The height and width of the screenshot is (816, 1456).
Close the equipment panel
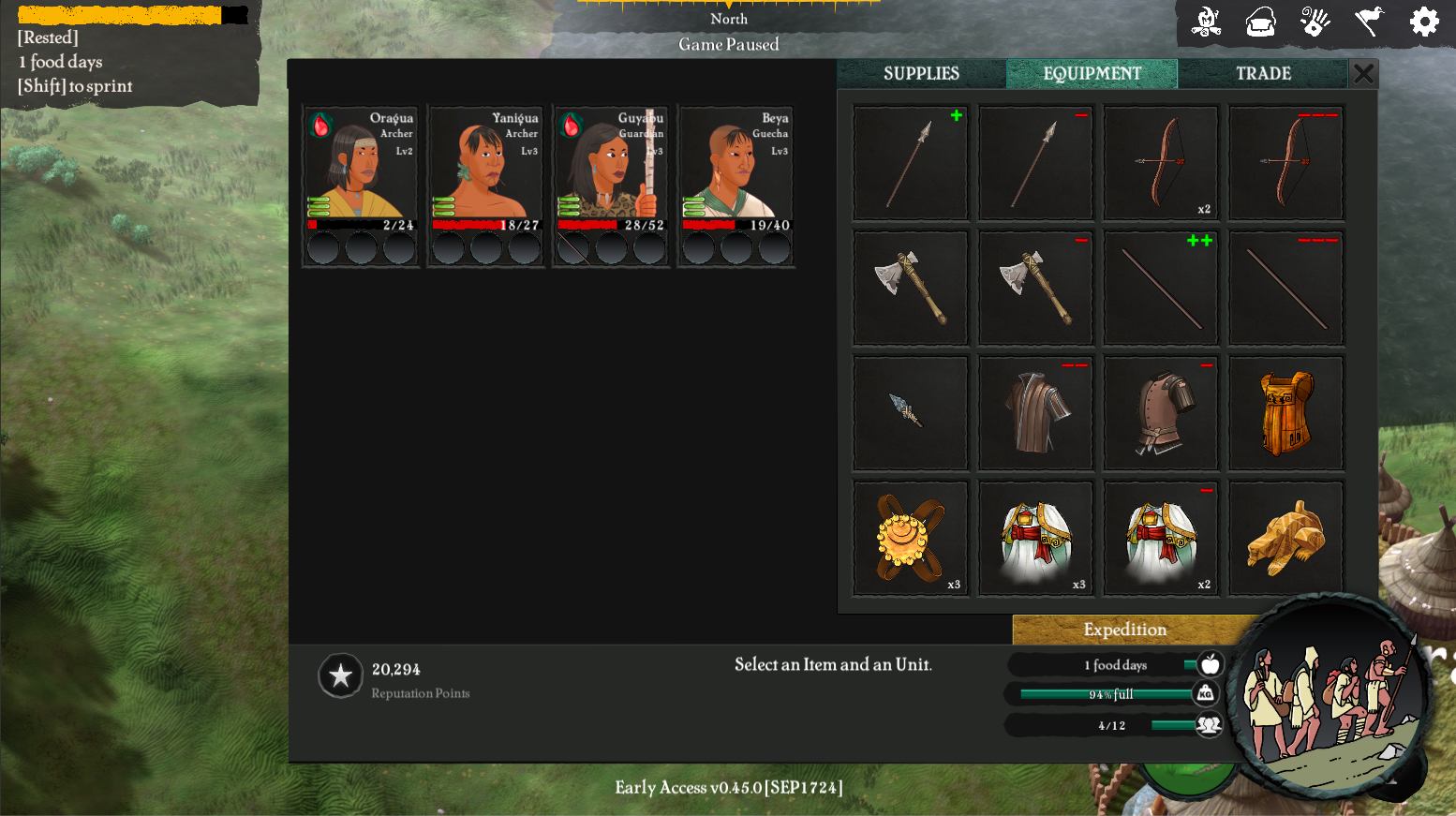coord(1363,74)
